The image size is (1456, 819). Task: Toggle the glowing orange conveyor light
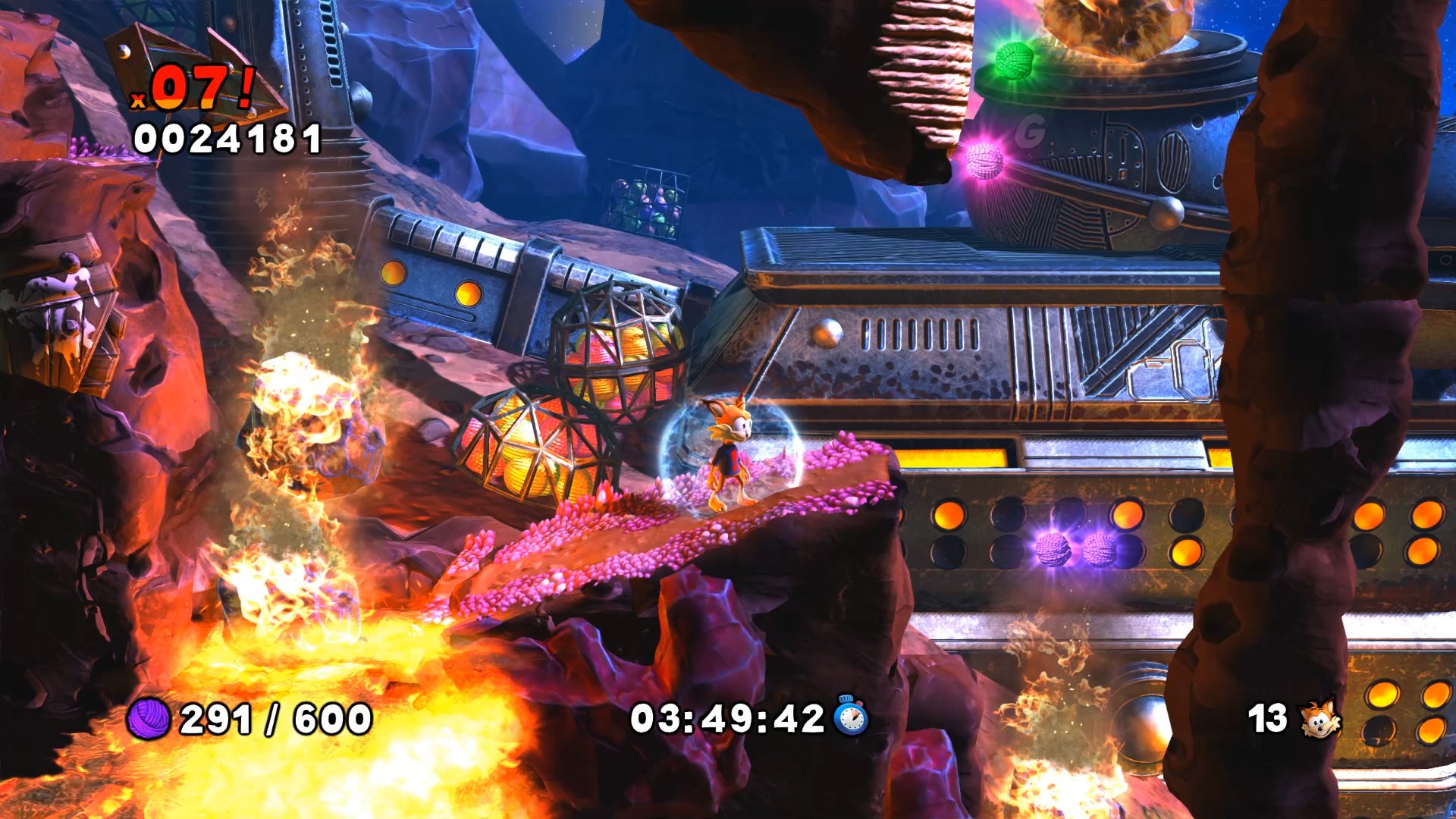(952, 459)
